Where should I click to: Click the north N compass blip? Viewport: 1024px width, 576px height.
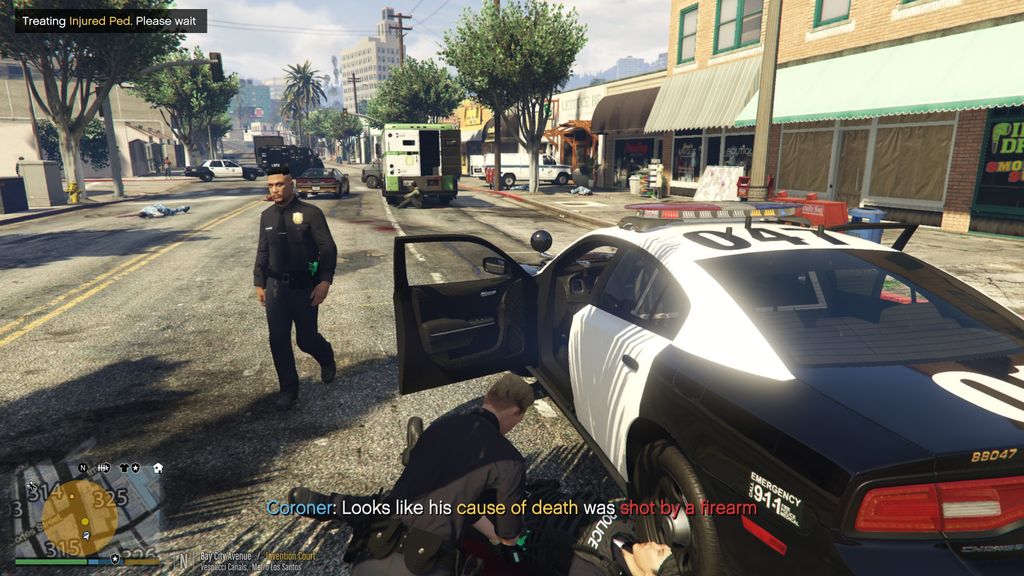[x=83, y=467]
